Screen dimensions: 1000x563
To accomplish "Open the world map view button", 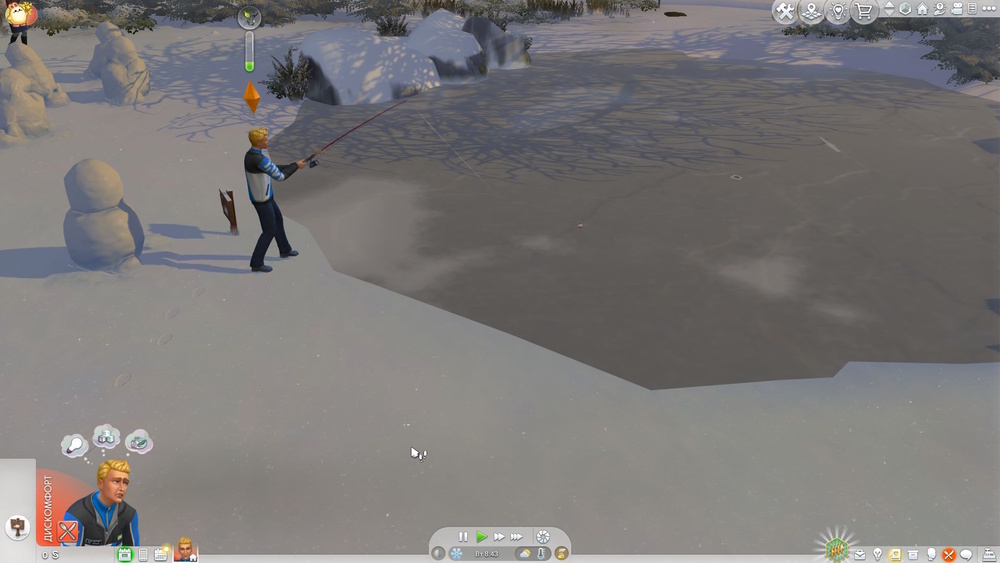I will click(811, 12).
